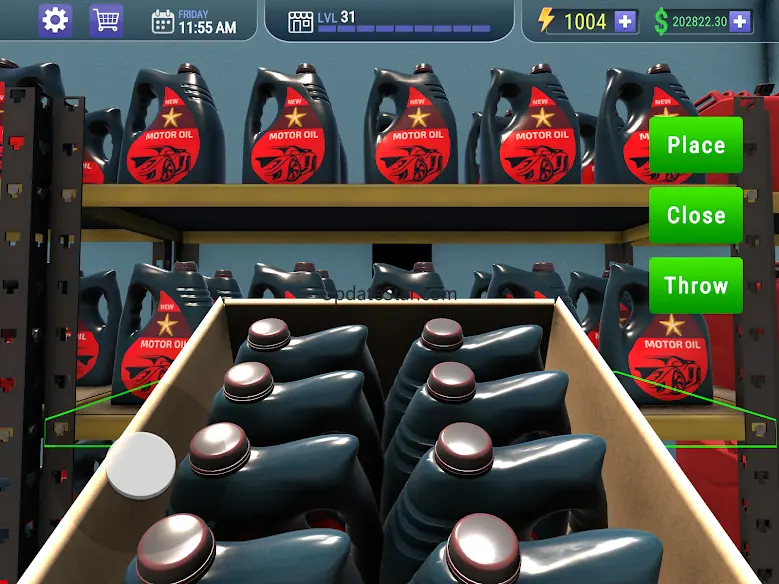Open the shopping cart store
Screen dimensions: 779x584
(106, 20)
